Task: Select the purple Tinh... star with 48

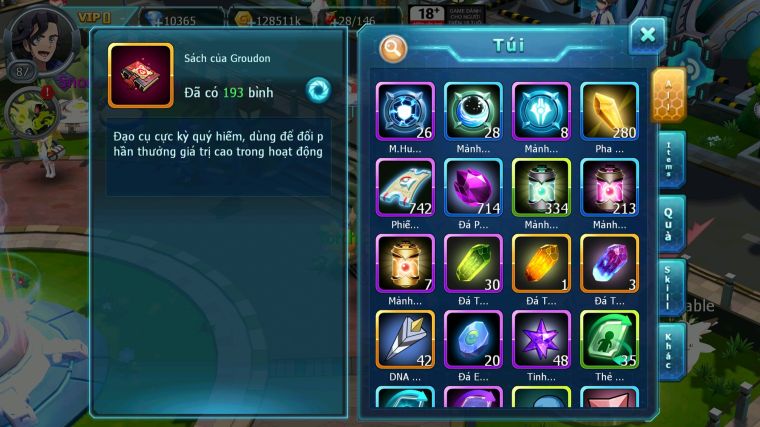Action: (x=541, y=339)
